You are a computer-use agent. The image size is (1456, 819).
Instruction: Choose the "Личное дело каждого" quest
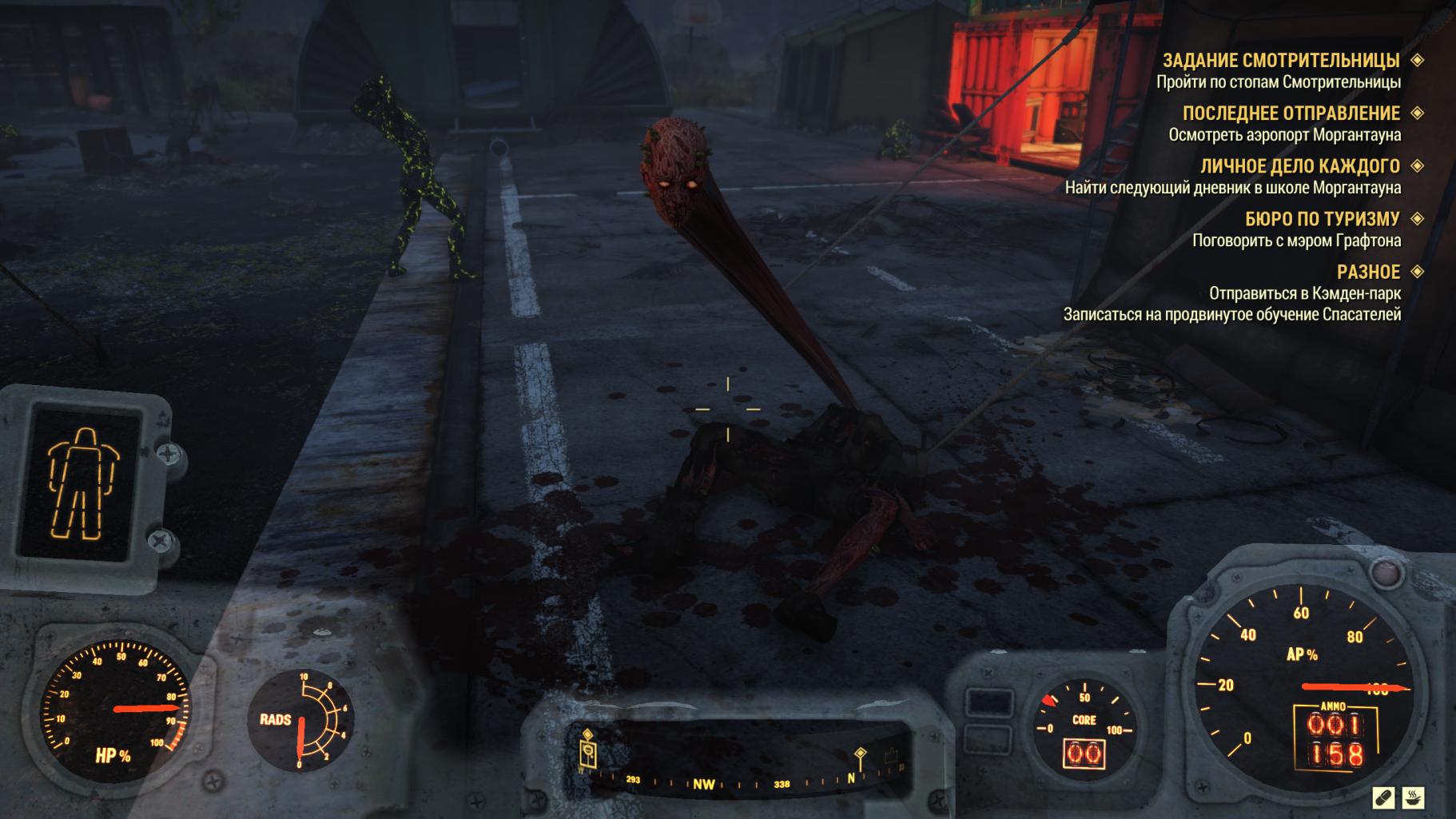tap(1299, 166)
